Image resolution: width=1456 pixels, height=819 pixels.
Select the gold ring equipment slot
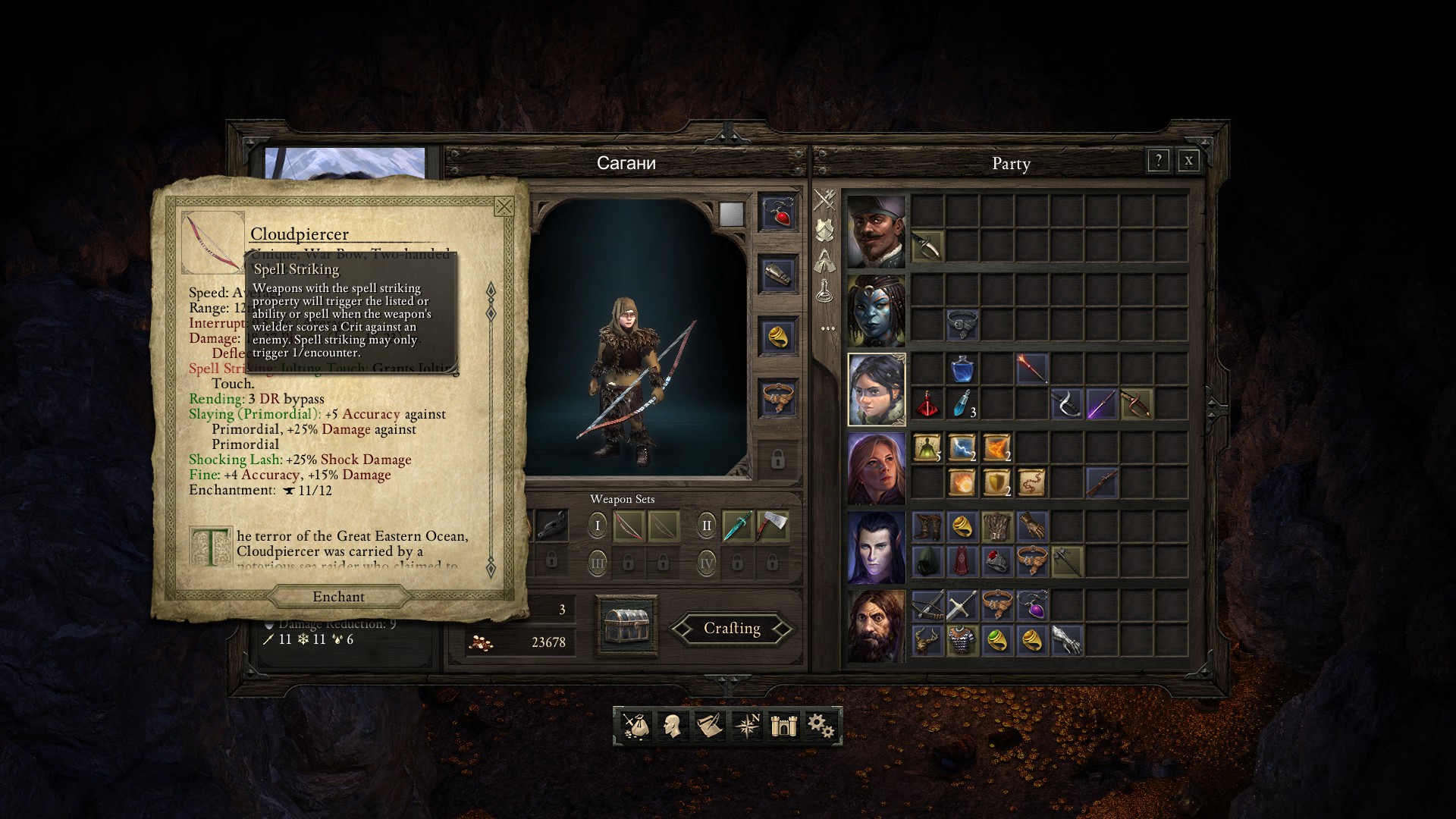(x=777, y=336)
